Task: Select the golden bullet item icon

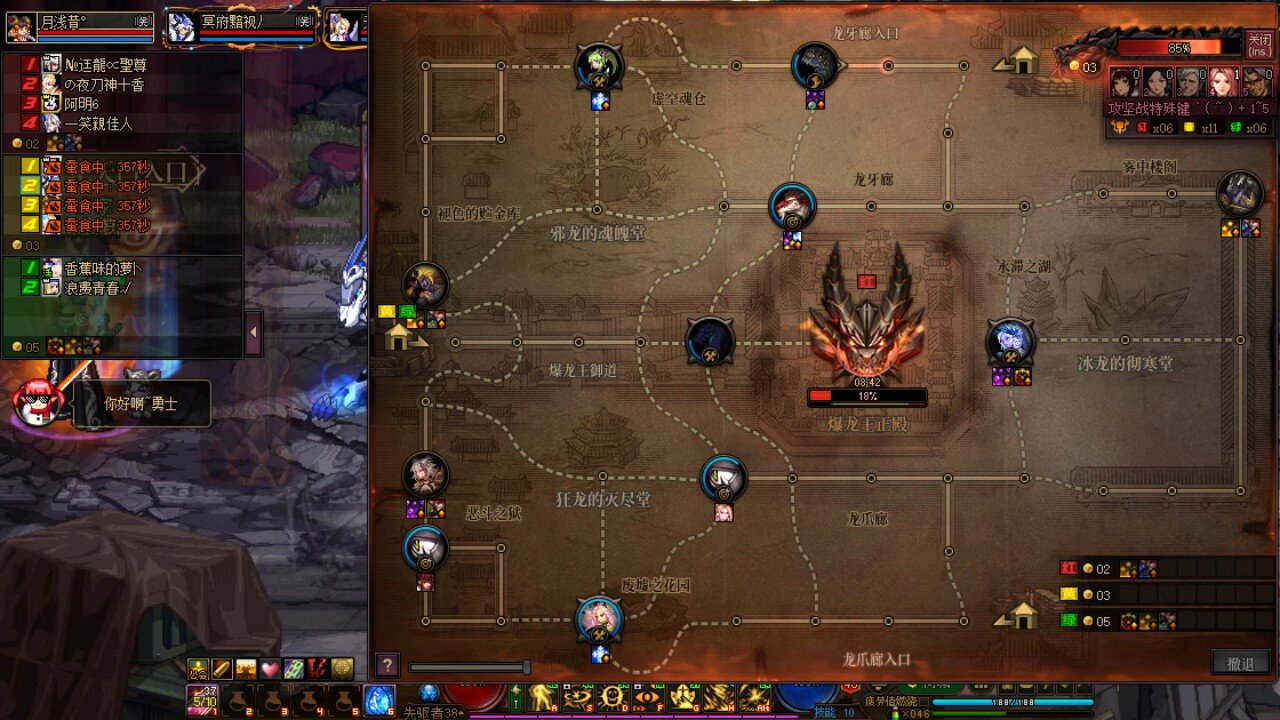Action: [x=223, y=669]
